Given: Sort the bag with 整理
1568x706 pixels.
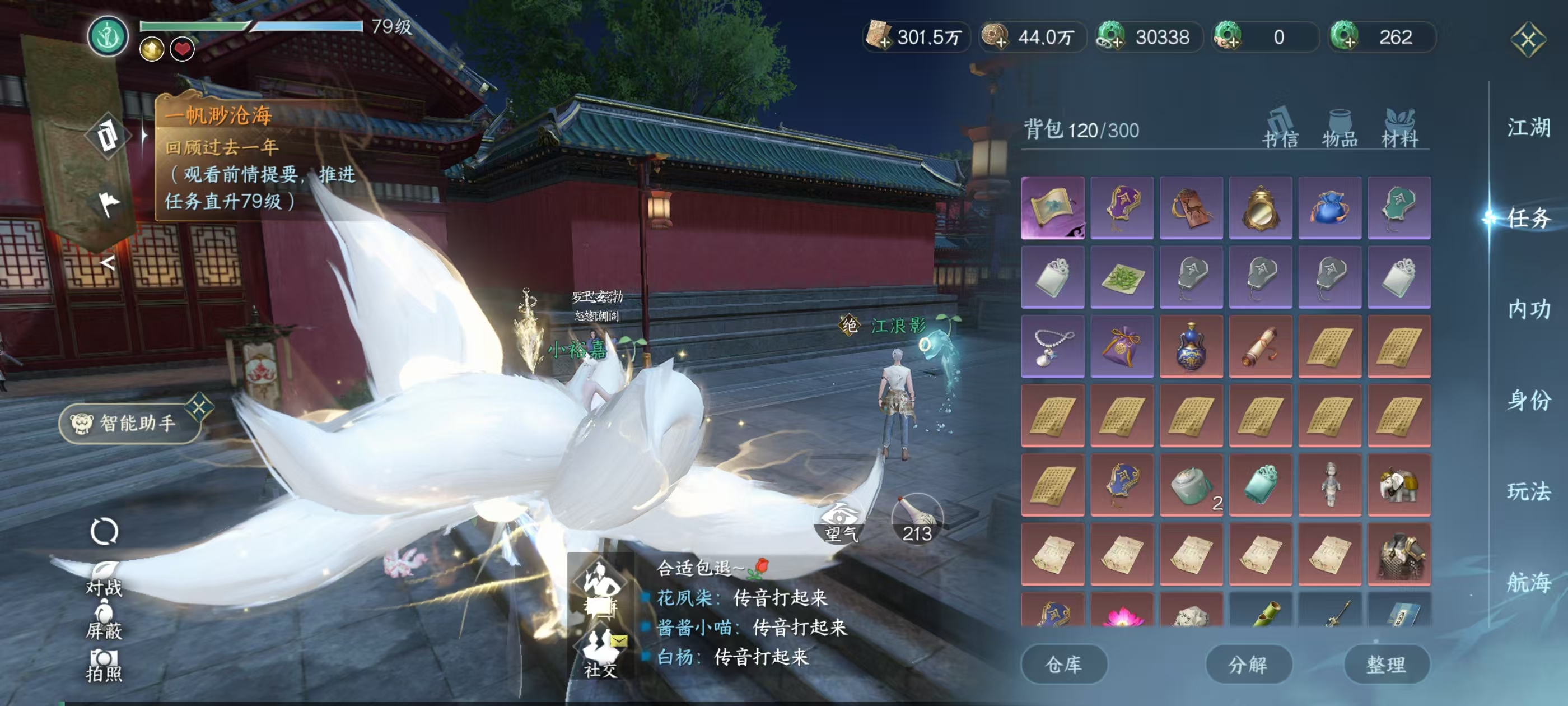Looking at the screenshot, I should point(1386,664).
